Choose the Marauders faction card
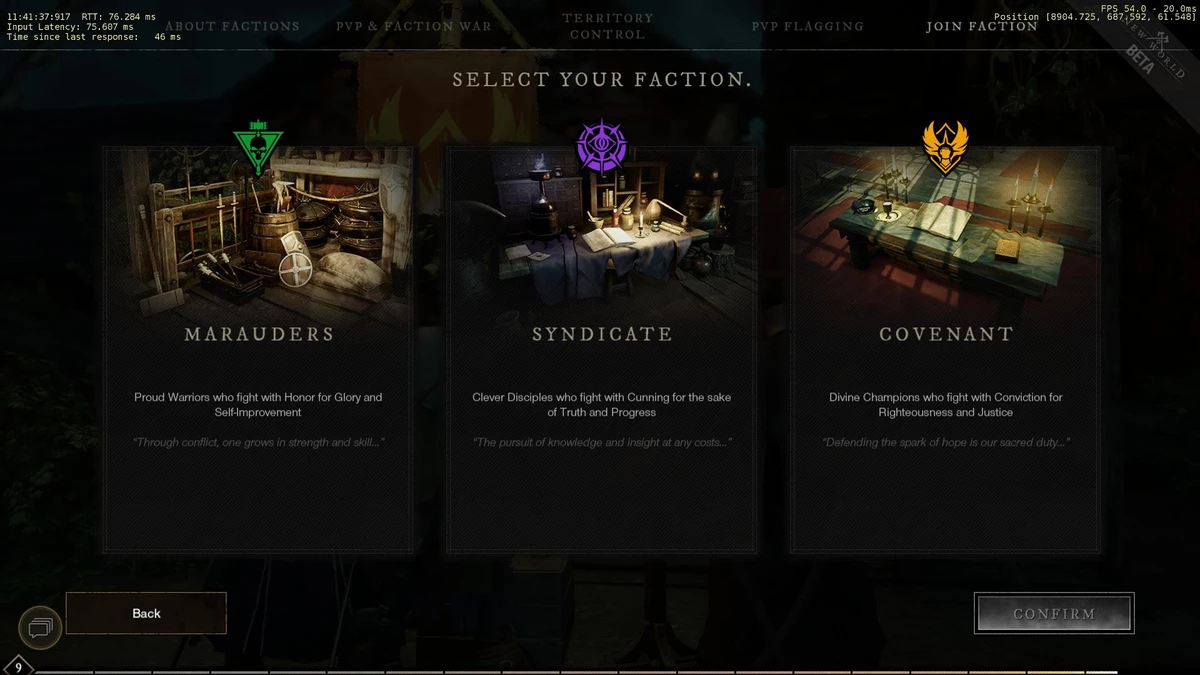Screen dimensions: 1200x675 click(x=258, y=350)
